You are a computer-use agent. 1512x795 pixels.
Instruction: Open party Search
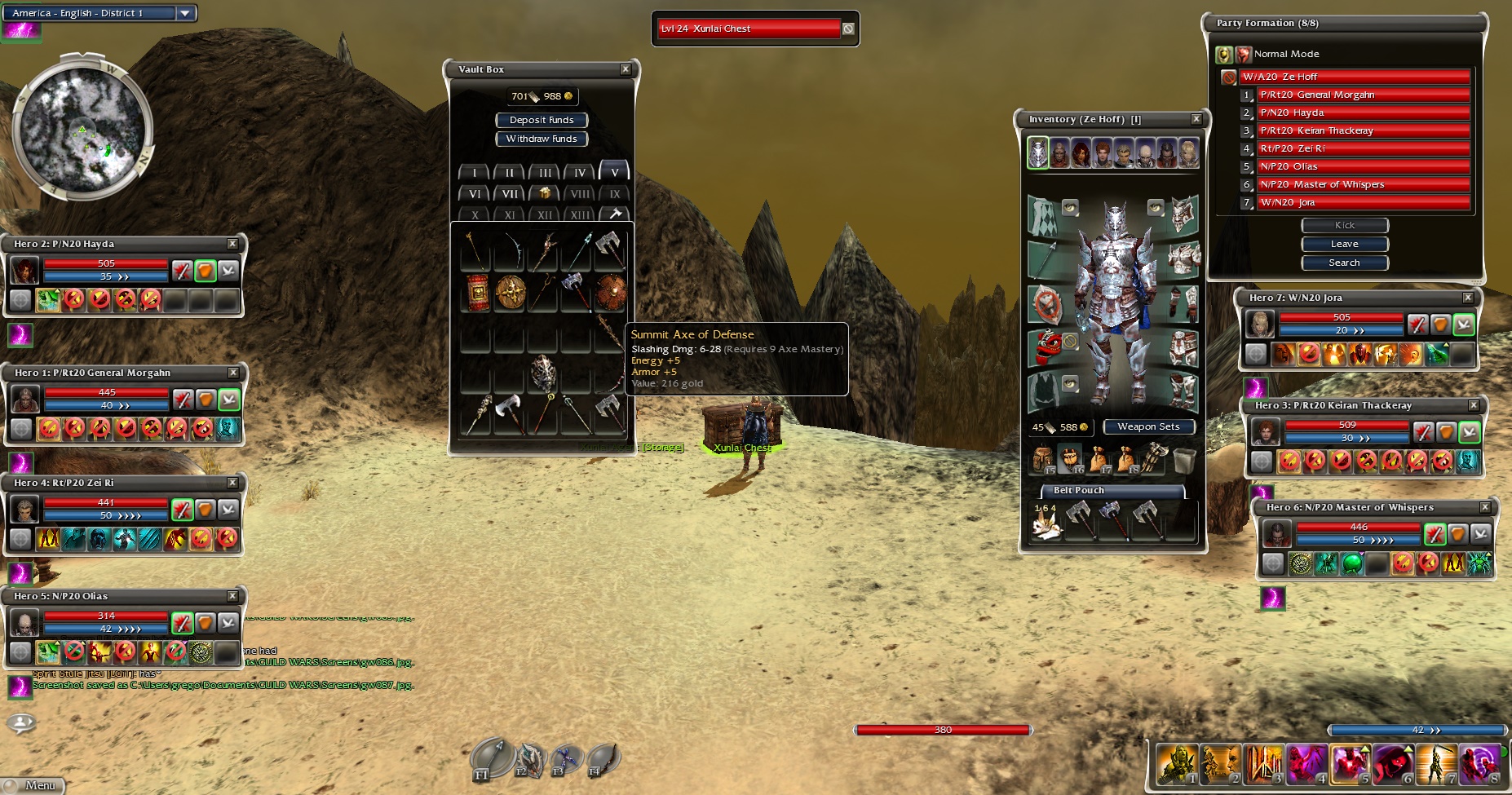click(x=1344, y=263)
